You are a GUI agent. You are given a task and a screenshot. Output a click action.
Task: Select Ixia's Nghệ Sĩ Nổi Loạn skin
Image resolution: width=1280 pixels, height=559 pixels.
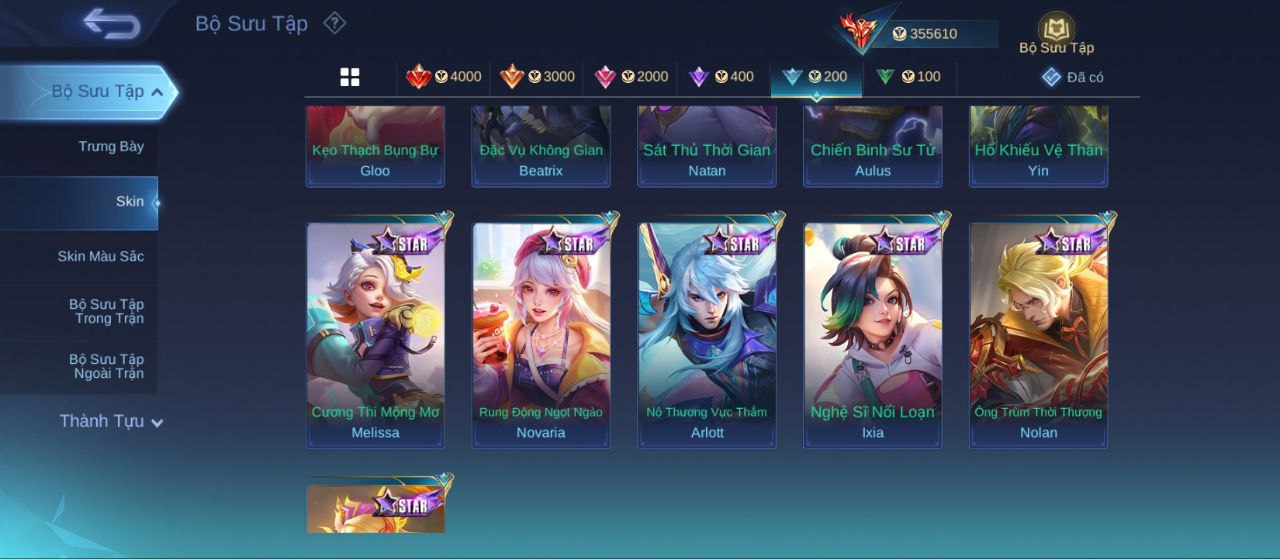coord(873,335)
